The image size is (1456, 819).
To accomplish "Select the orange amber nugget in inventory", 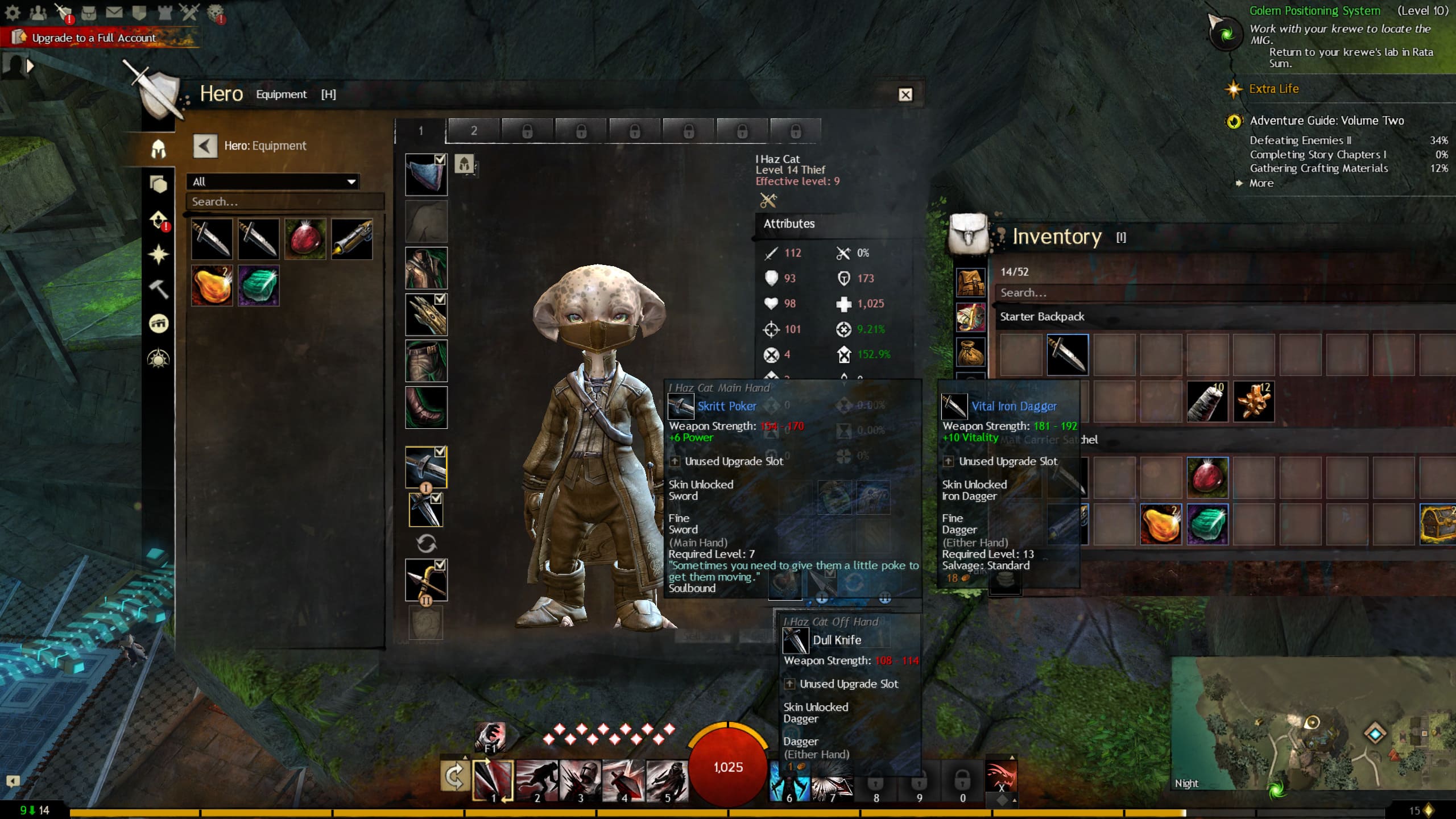I will pos(1161,524).
